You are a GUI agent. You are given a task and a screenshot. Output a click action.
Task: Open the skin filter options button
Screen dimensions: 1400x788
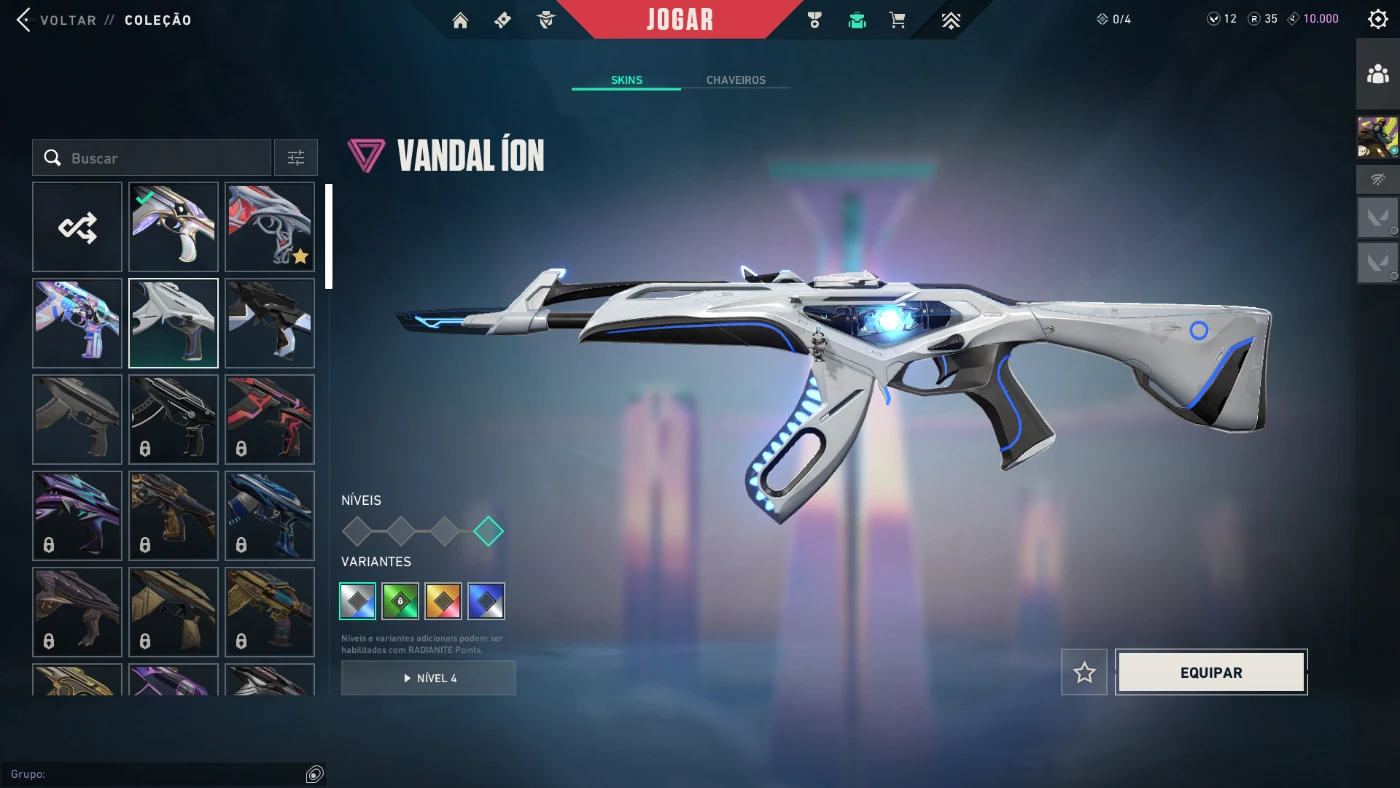click(x=296, y=158)
